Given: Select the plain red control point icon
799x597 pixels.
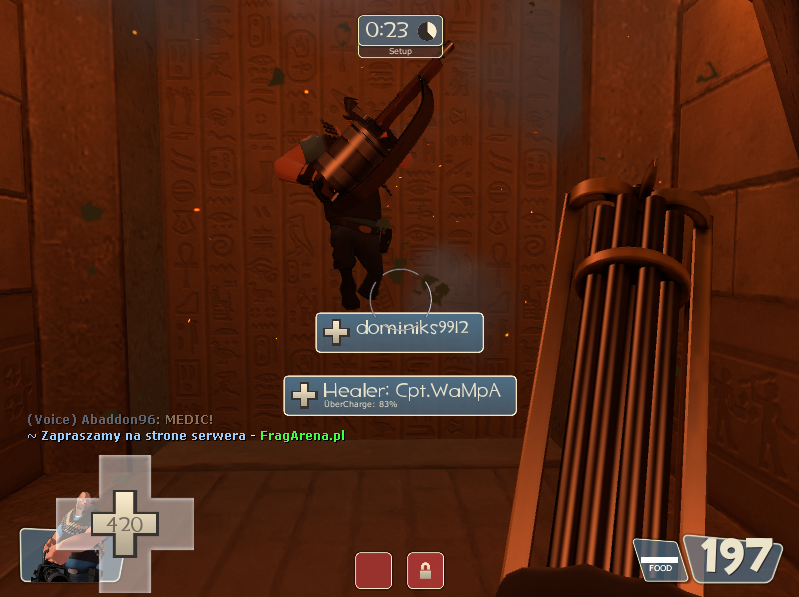Looking at the screenshot, I should pos(374,570).
